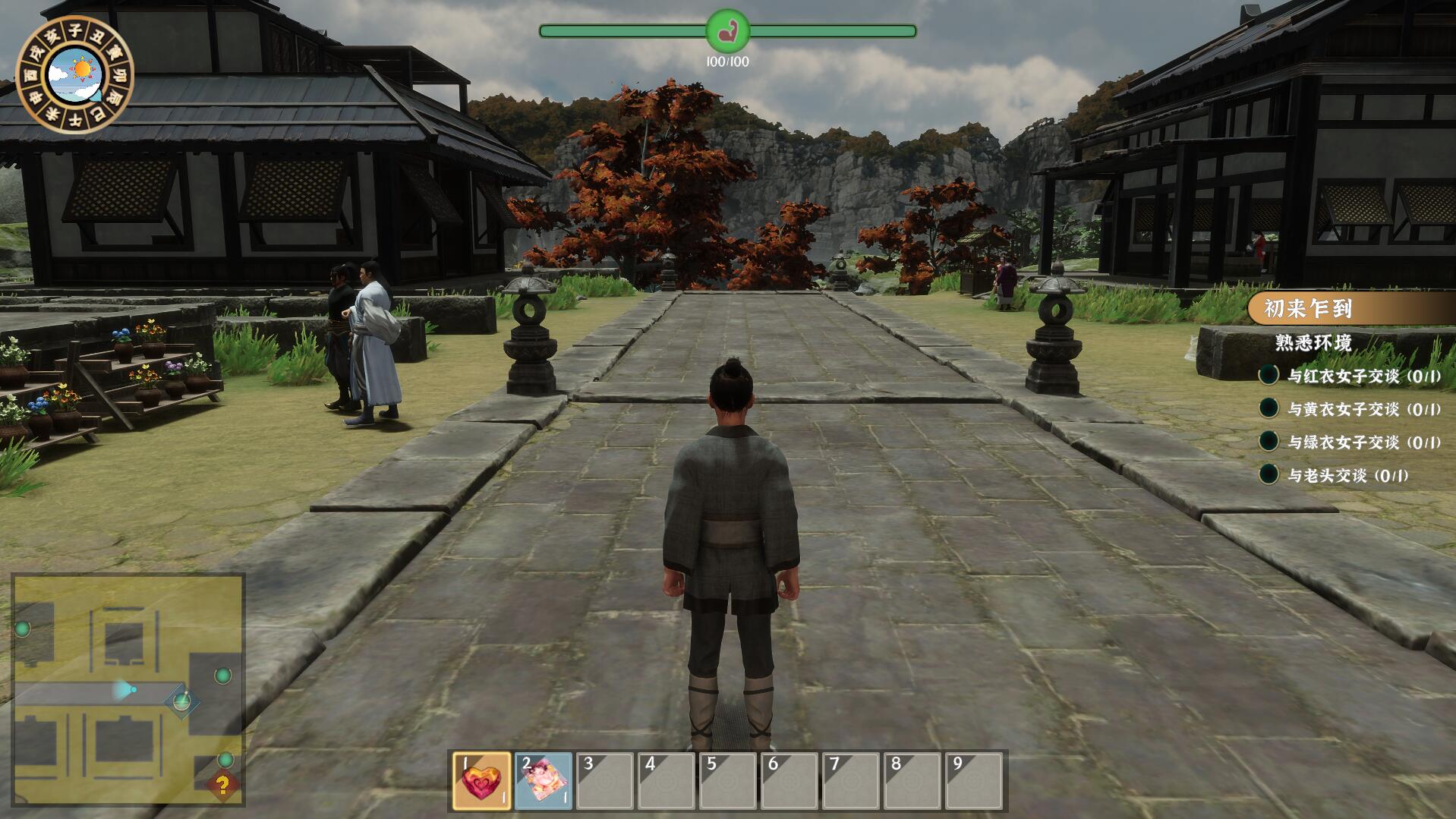1456x819 pixels.
Task: Choose empty hotbar slot 3
Action: tap(604, 781)
